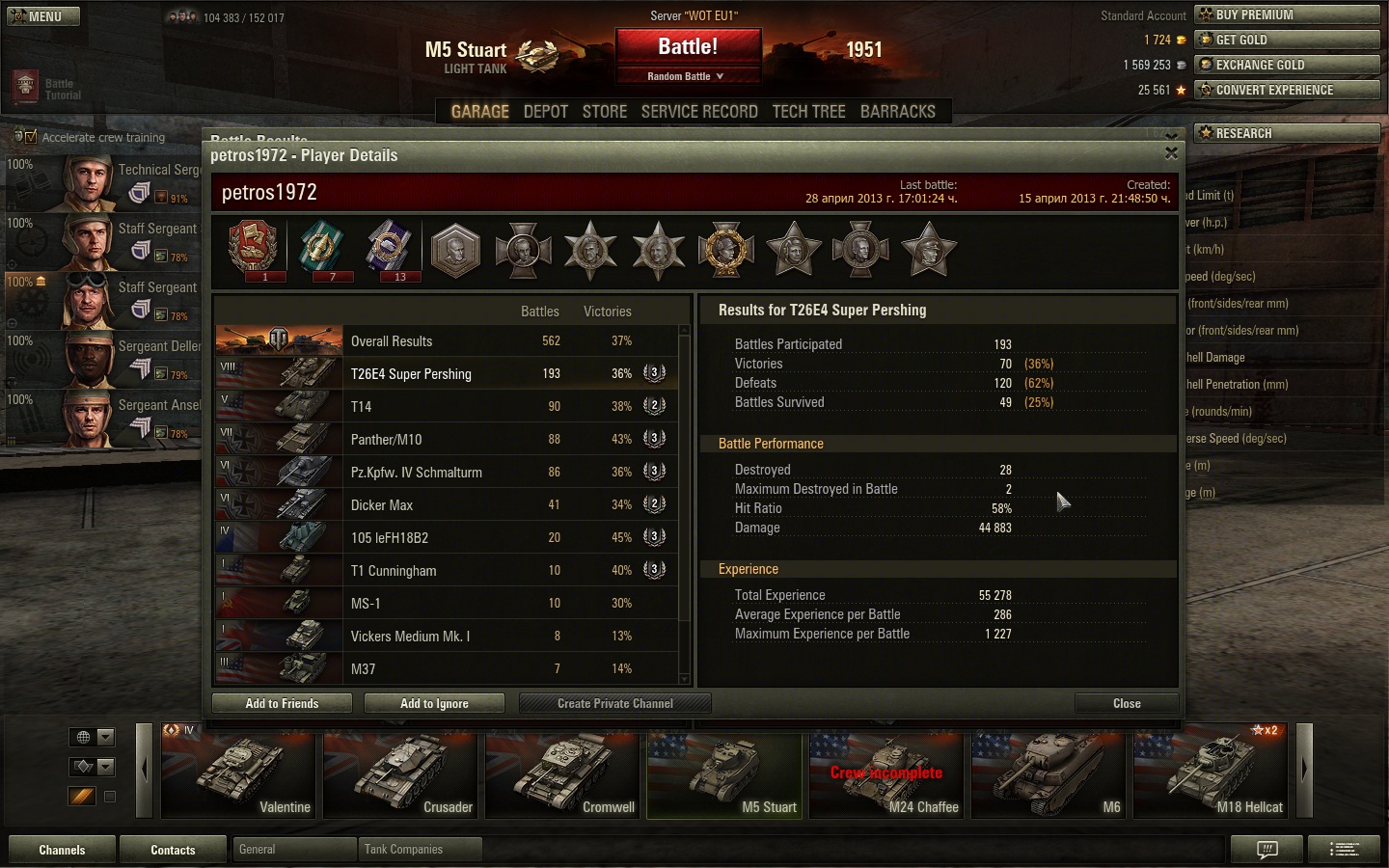The image size is (1389, 868).
Task: Open the Random Battle mode dropdown
Action: pos(687,76)
